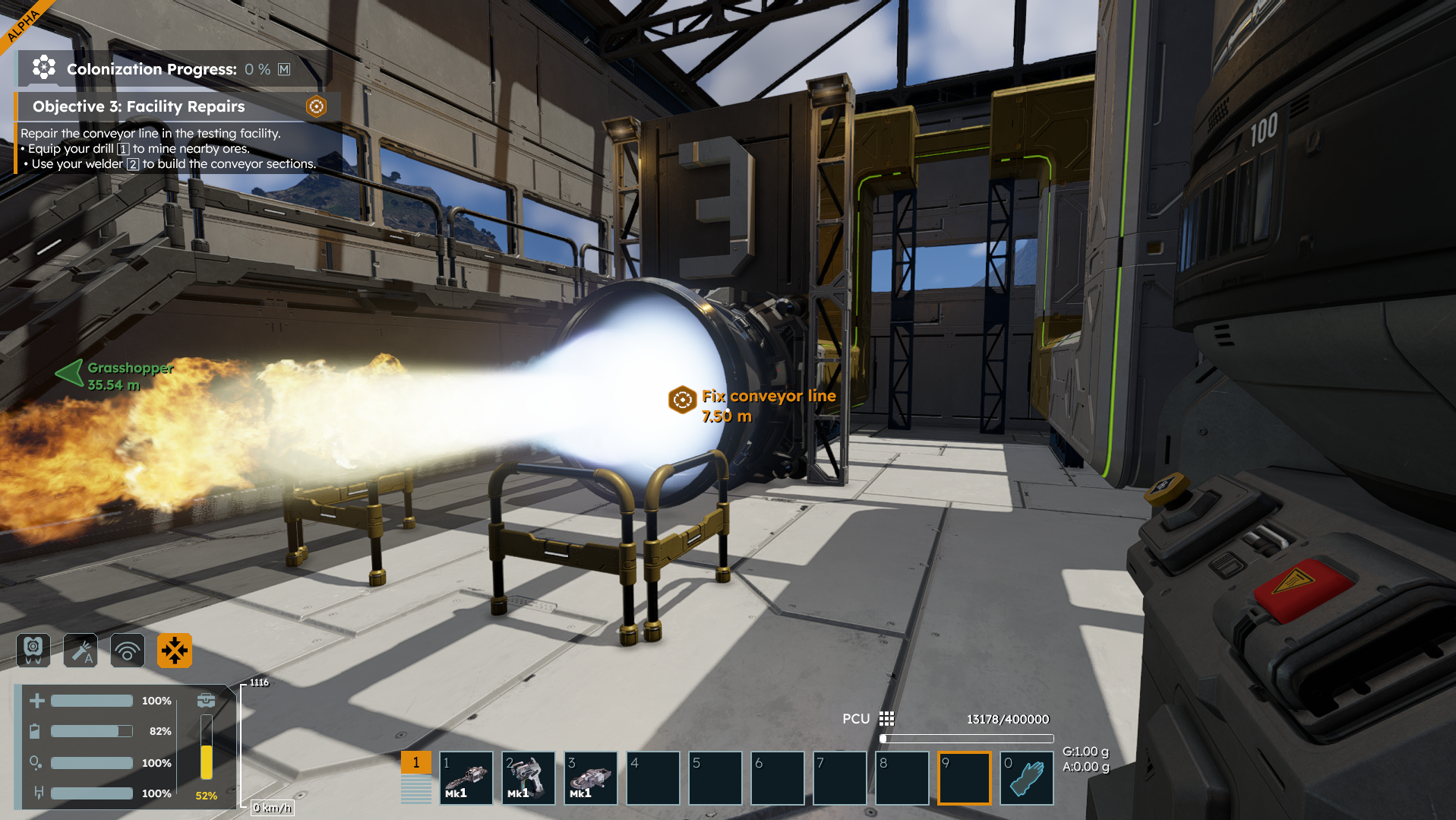Open the Colonization Progress panel
Image resolution: width=1456 pixels, height=820 pixels.
point(152,69)
